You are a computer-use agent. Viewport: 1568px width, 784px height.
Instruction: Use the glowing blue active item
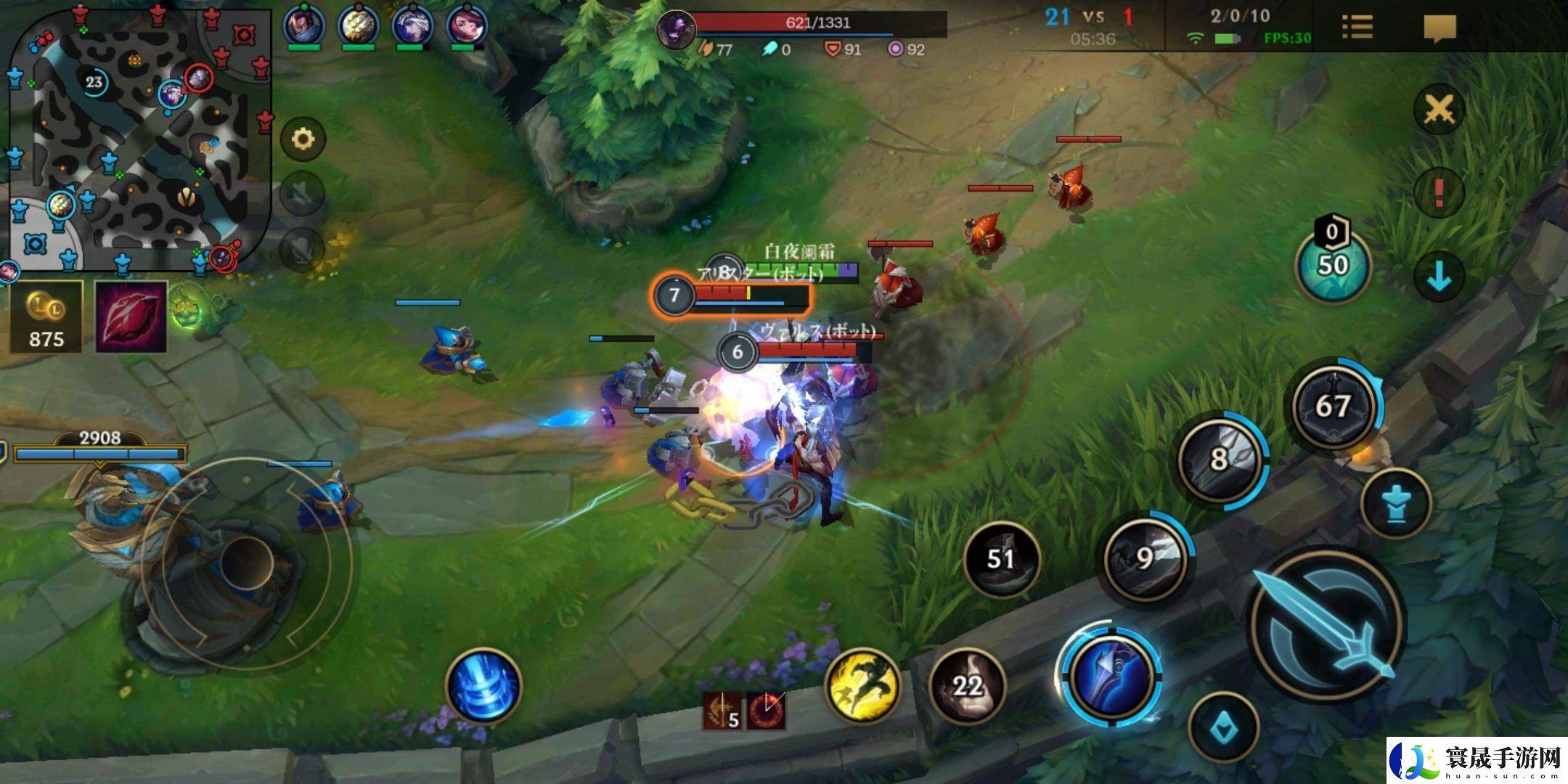click(x=1111, y=675)
